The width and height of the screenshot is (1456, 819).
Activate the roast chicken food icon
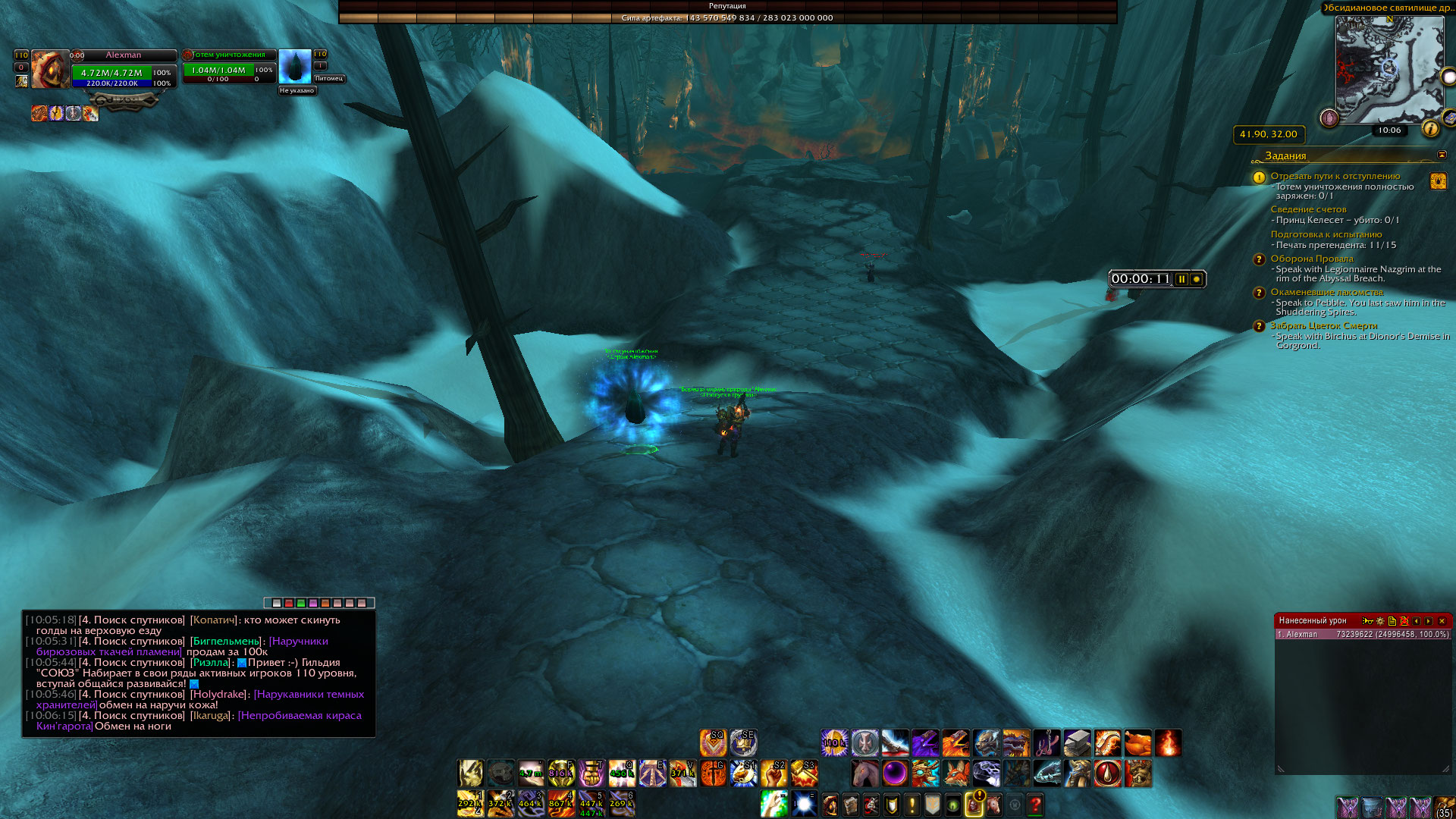pos(1137,743)
